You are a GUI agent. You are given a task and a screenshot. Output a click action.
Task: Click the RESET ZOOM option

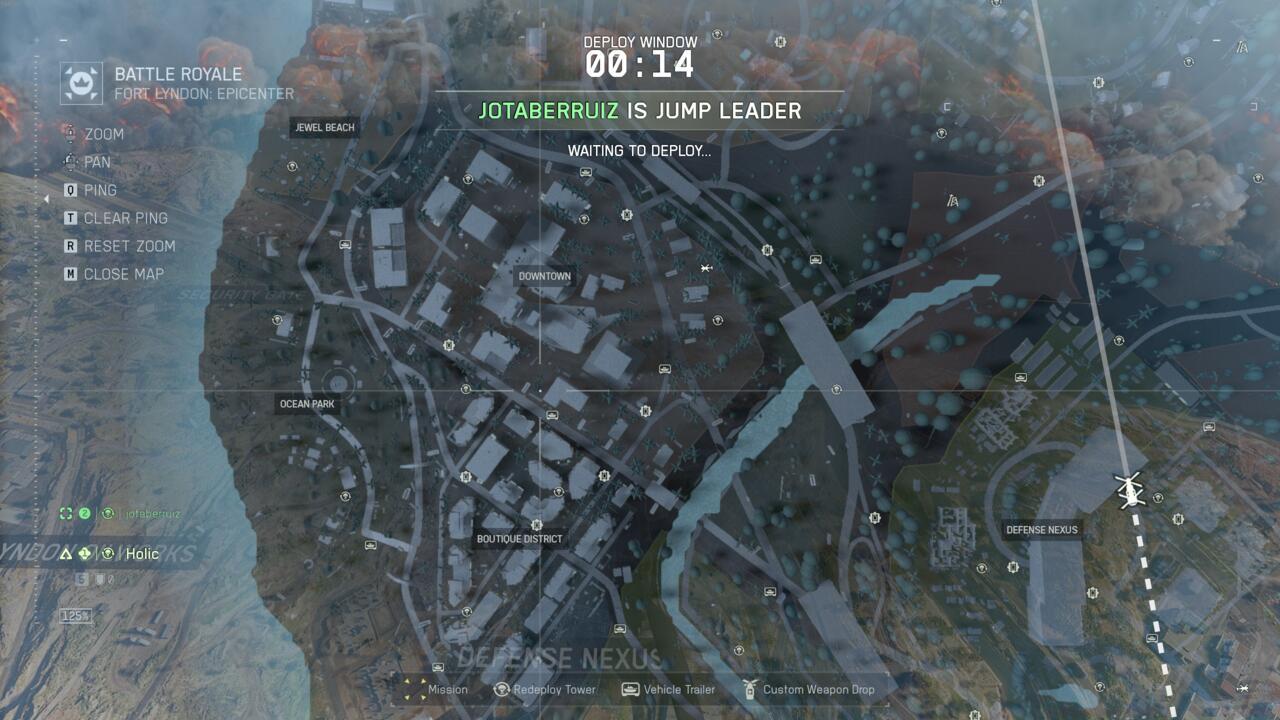[x=132, y=245]
